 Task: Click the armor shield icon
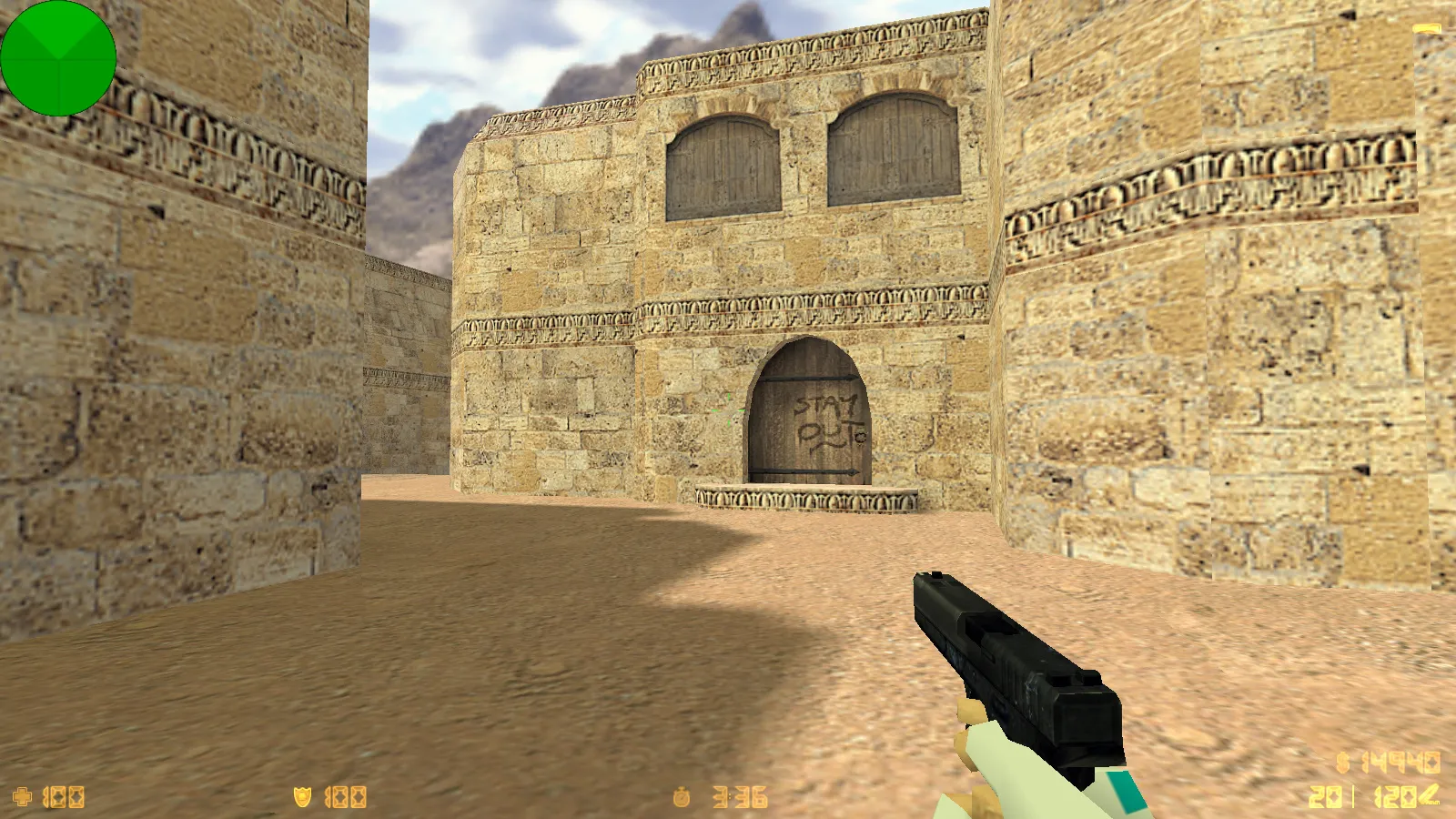pos(305,795)
